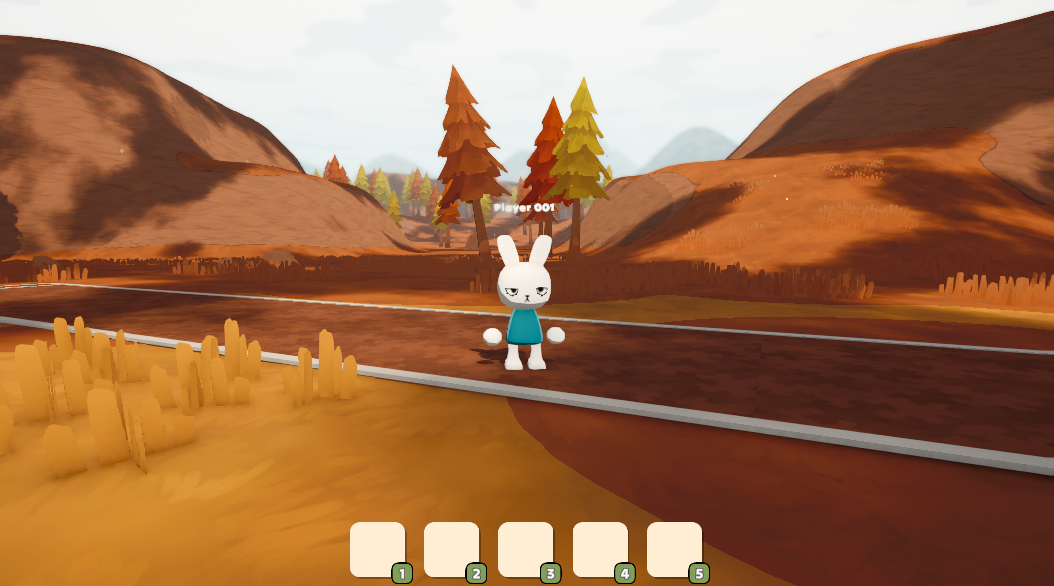Click hotbar slot number 3
Image resolution: width=1054 pixels, height=586 pixels.
(x=525, y=549)
